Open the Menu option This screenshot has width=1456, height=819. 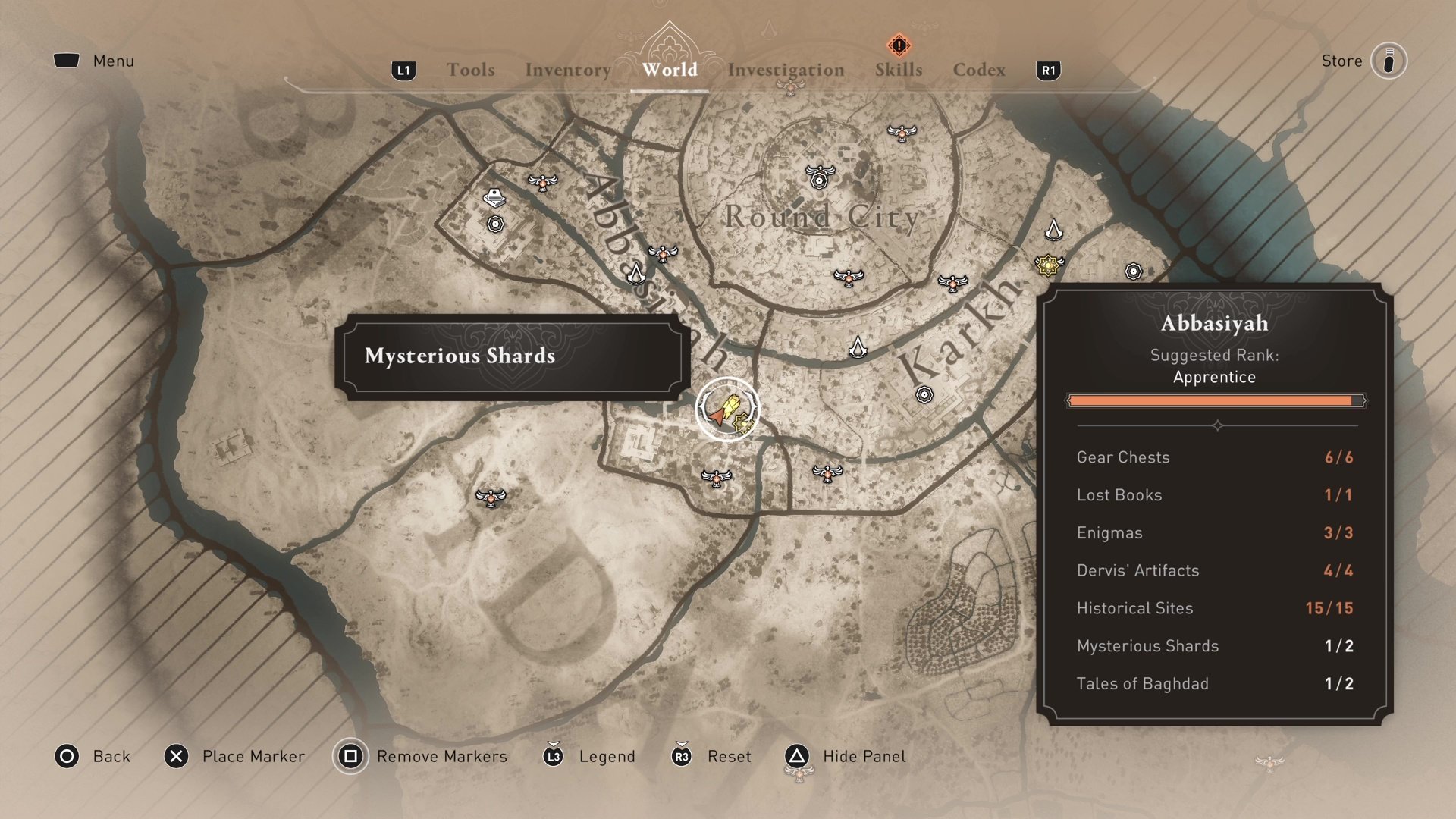click(113, 61)
